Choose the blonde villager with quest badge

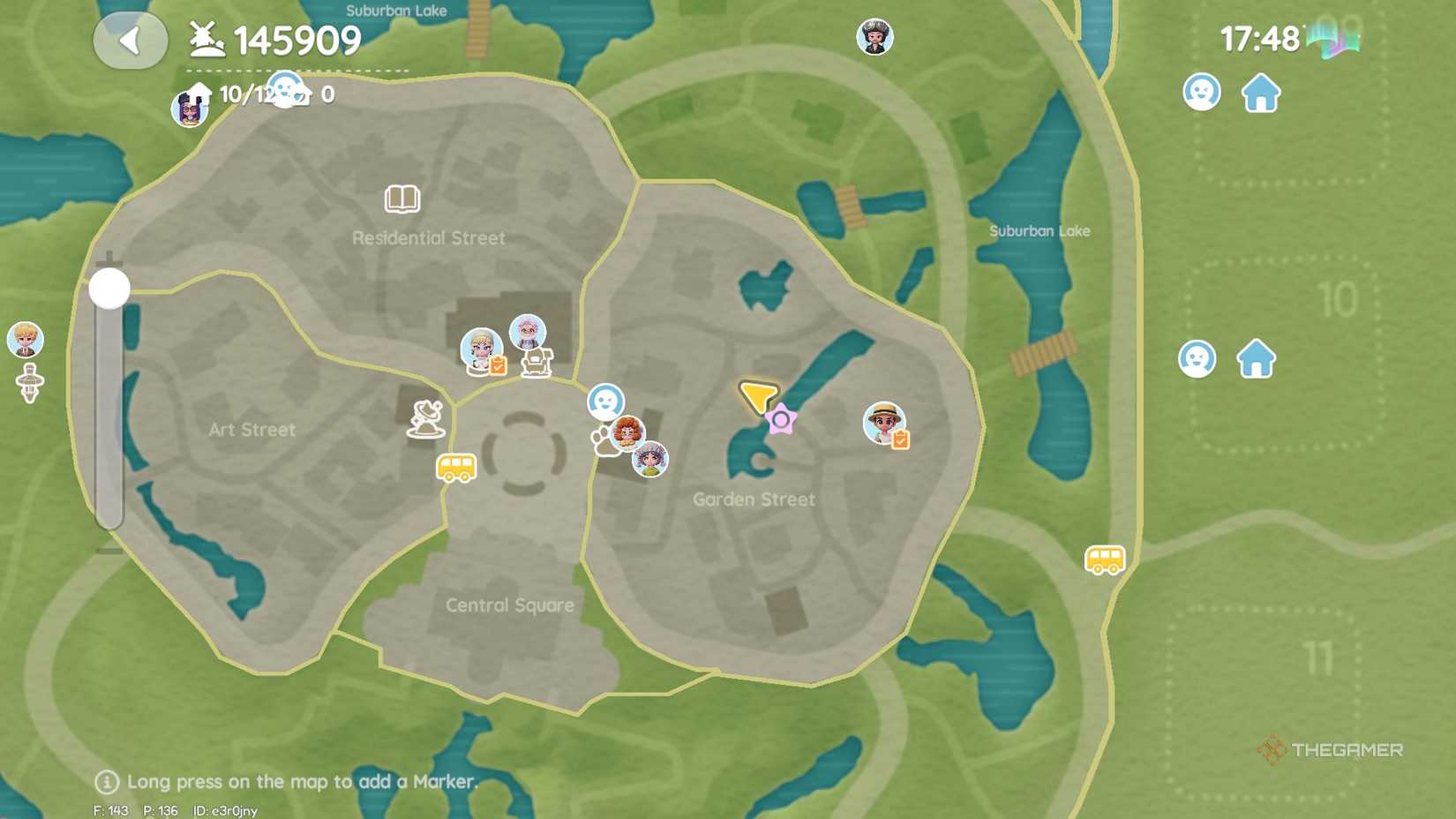click(x=481, y=349)
